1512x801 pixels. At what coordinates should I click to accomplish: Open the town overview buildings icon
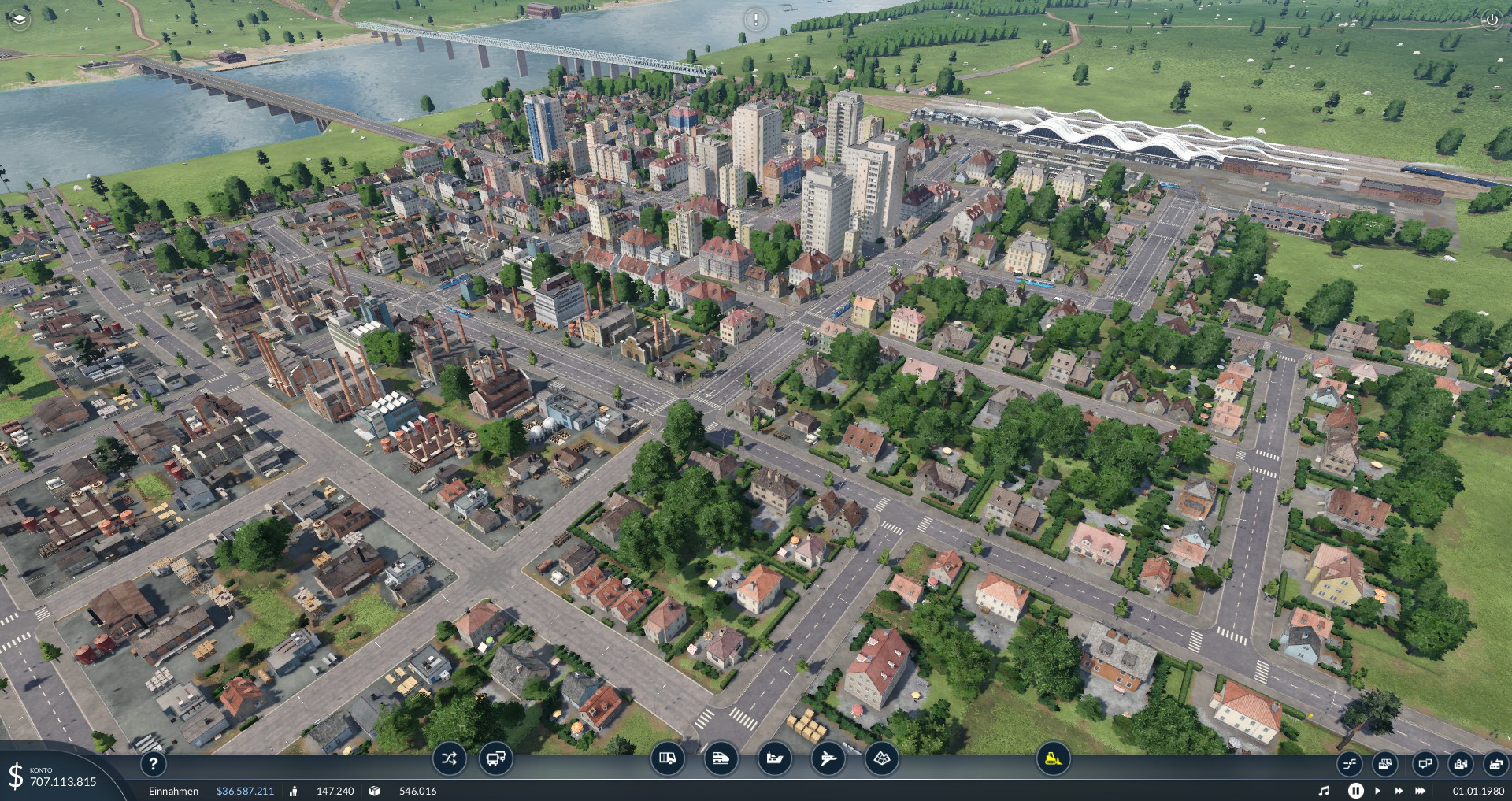click(x=1461, y=763)
